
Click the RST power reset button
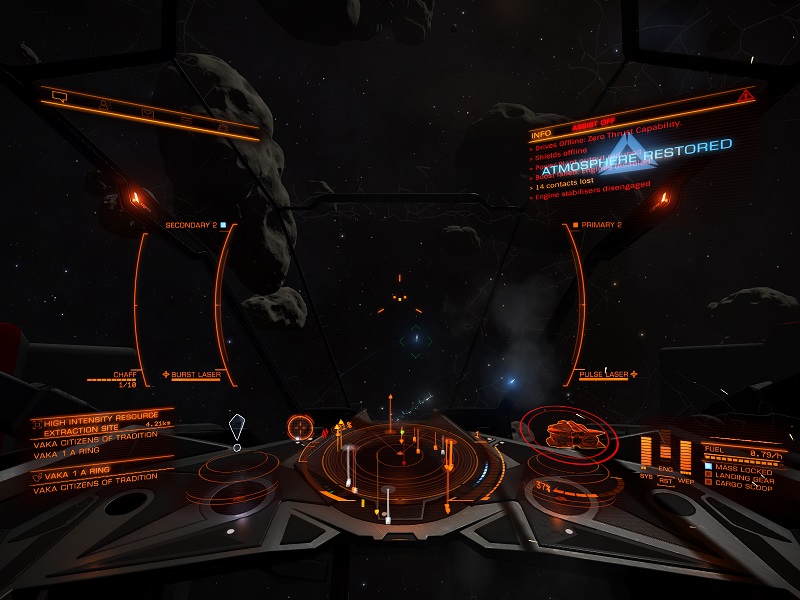tap(666, 479)
